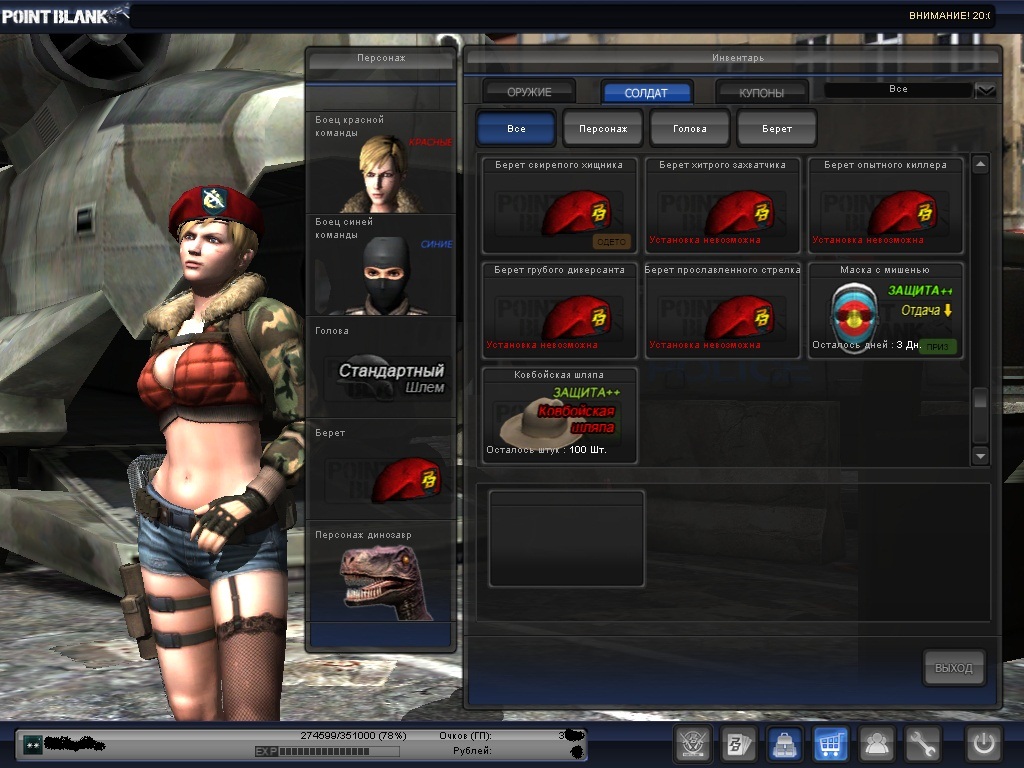Select the Берет хитрого захватчика item

(x=722, y=206)
